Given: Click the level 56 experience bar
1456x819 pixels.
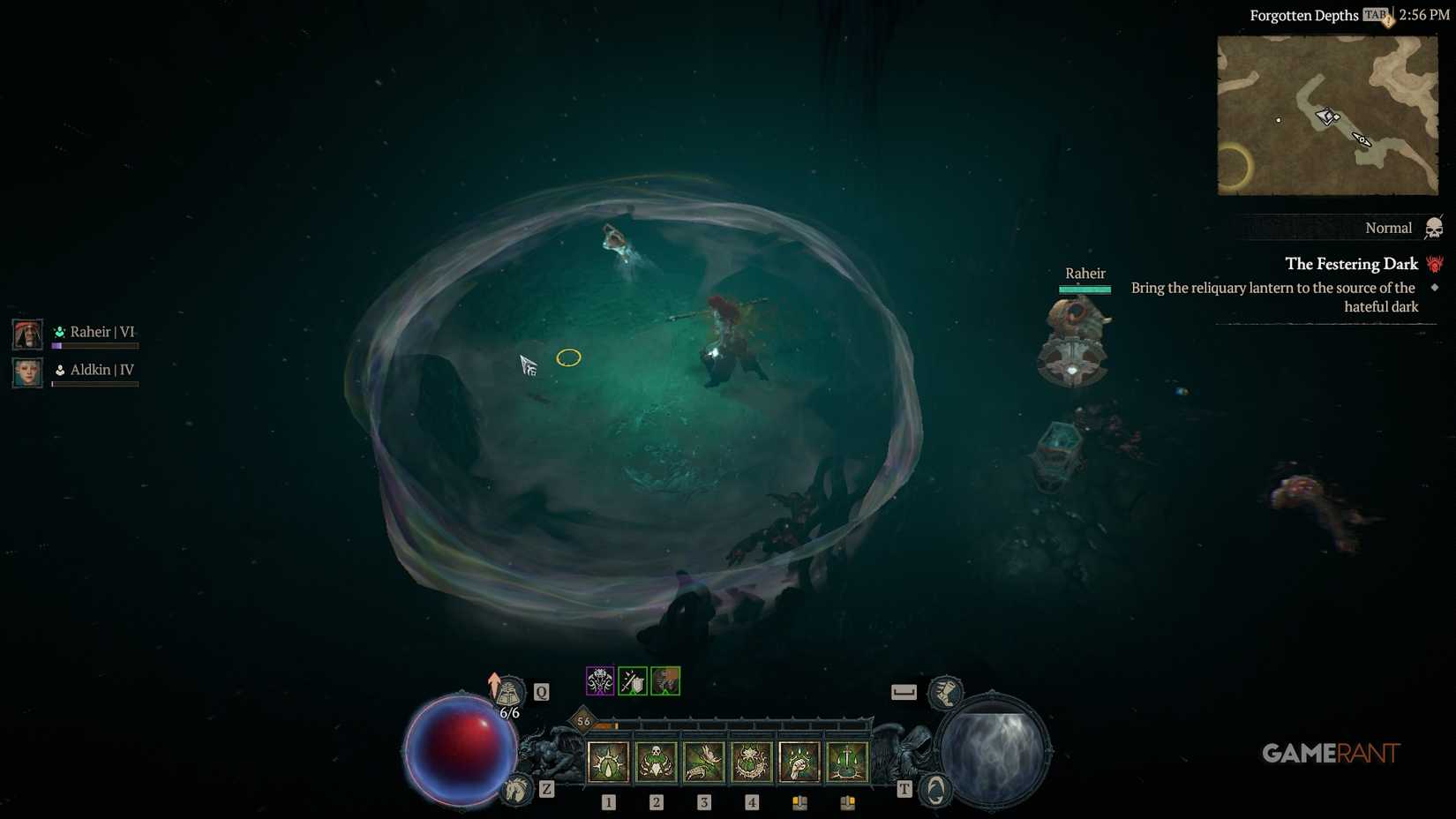Looking at the screenshot, I should point(584,722).
